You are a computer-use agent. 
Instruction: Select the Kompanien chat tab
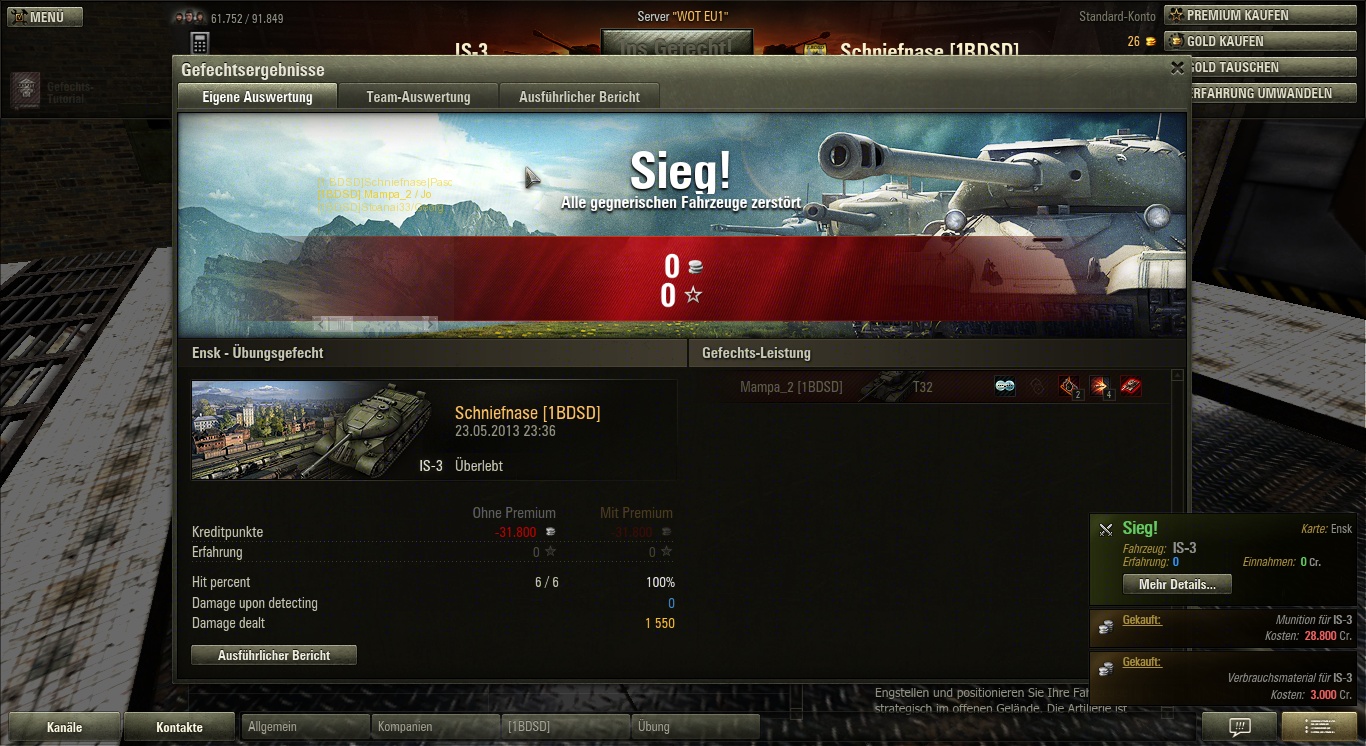tap(434, 727)
